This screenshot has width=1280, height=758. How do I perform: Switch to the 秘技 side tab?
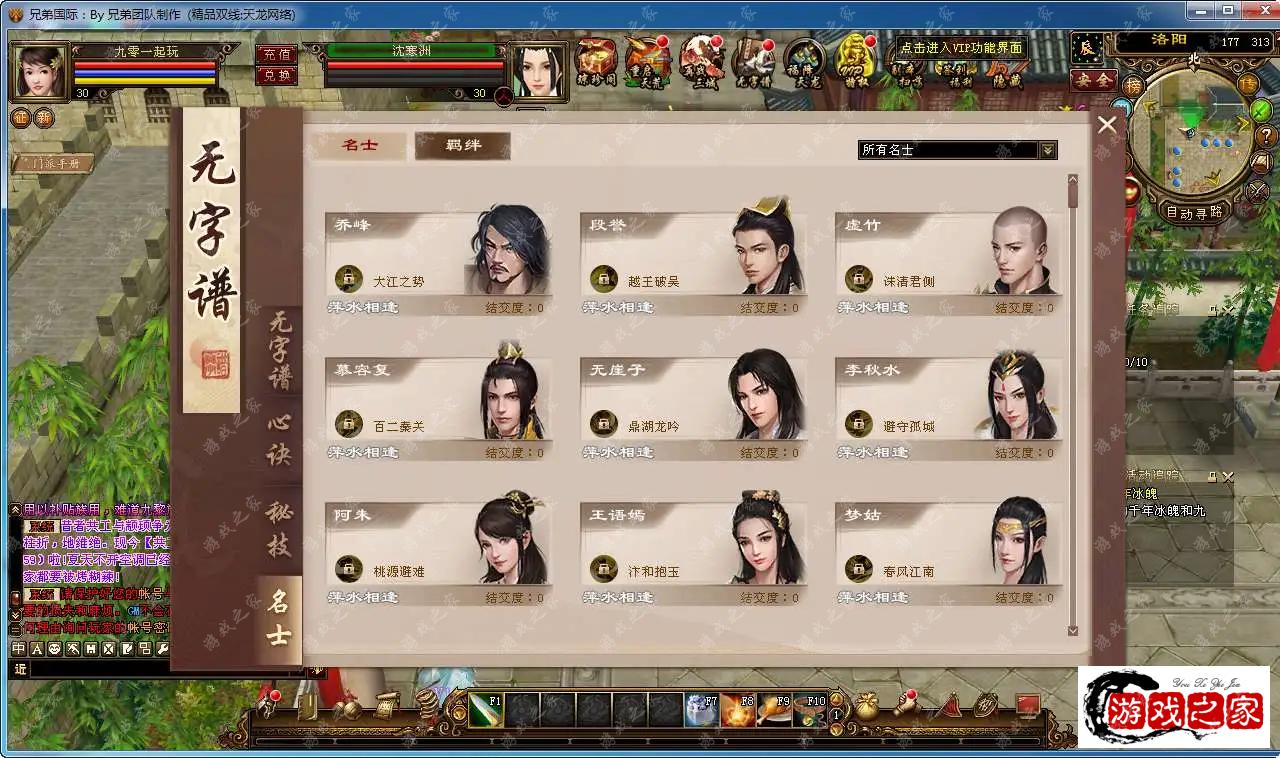(279, 530)
